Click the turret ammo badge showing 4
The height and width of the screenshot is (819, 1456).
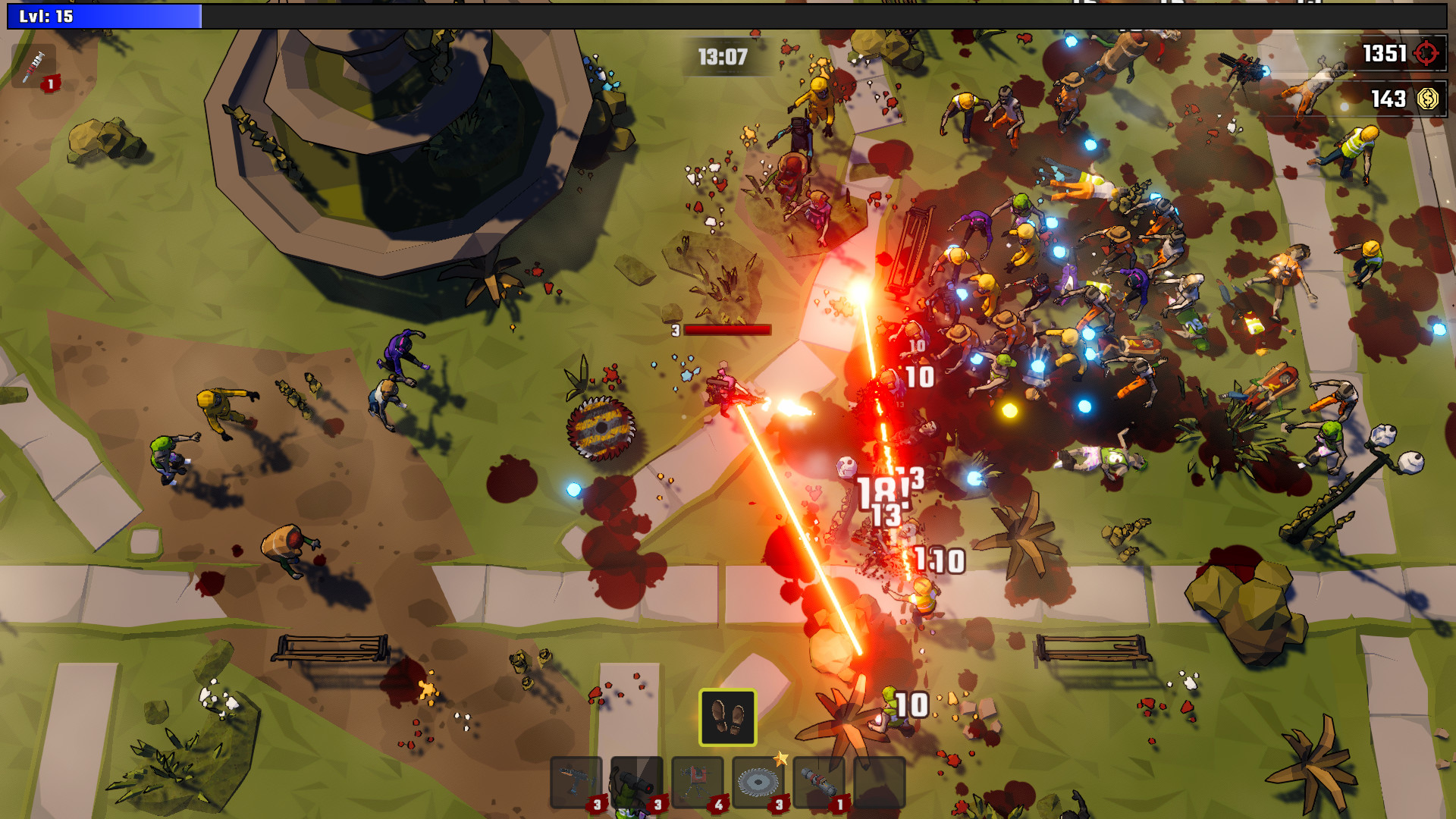[719, 804]
